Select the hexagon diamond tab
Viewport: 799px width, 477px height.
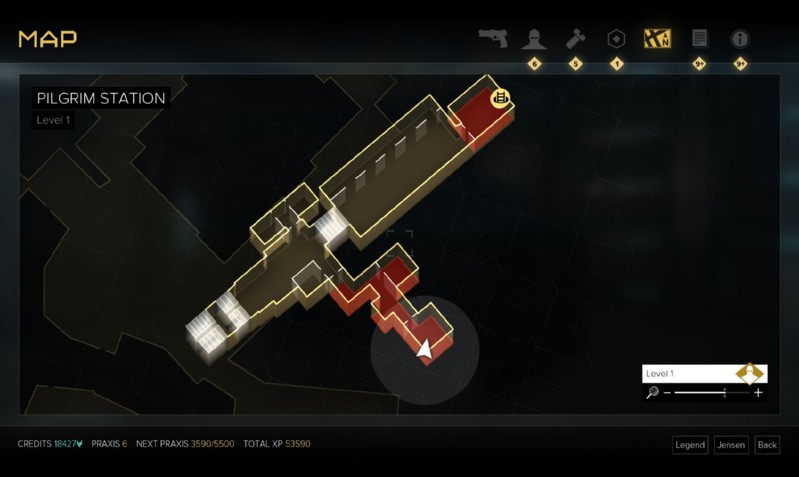[616, 38]
